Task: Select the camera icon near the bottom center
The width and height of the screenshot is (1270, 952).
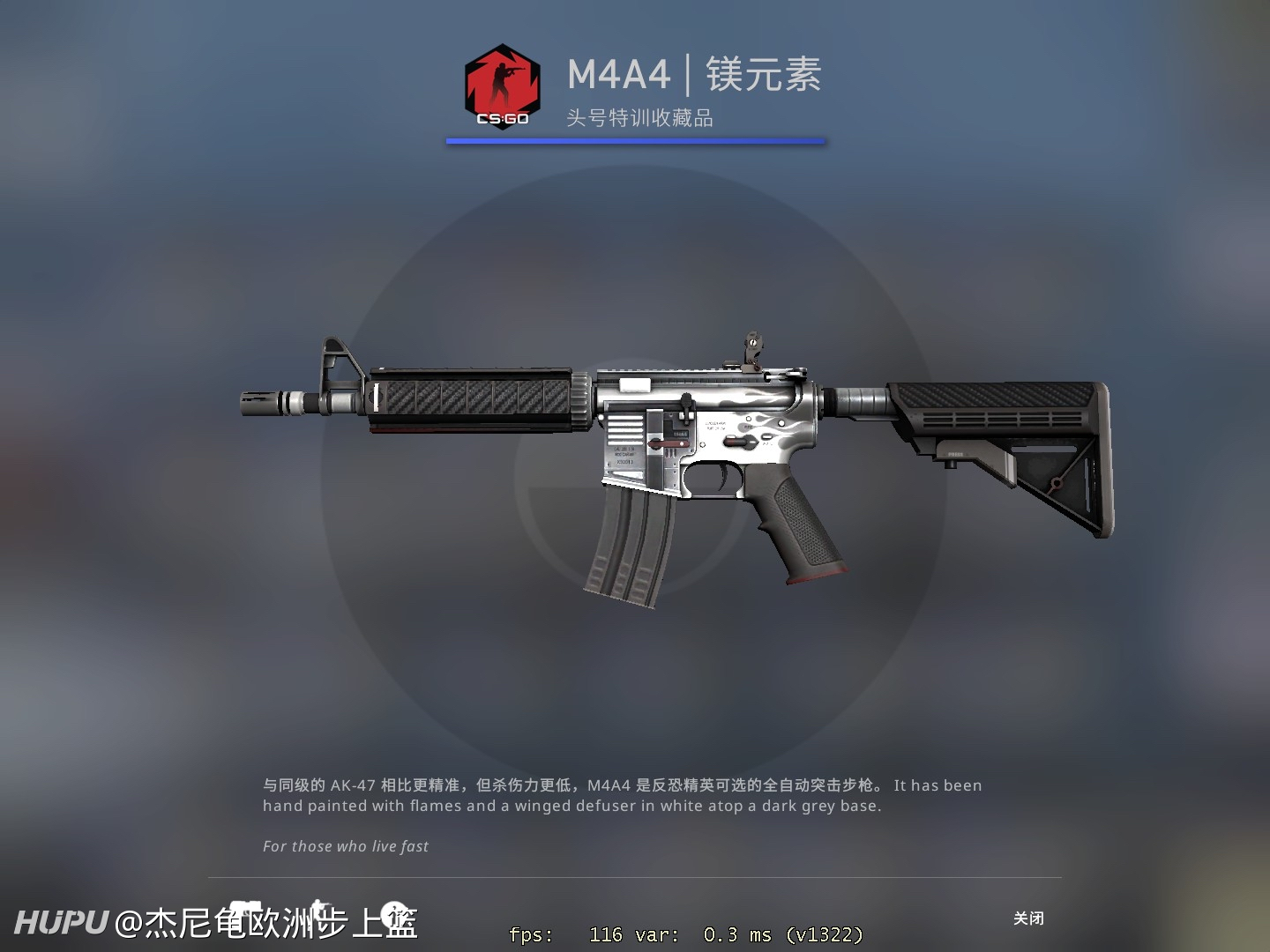Action: click(247, 905)
